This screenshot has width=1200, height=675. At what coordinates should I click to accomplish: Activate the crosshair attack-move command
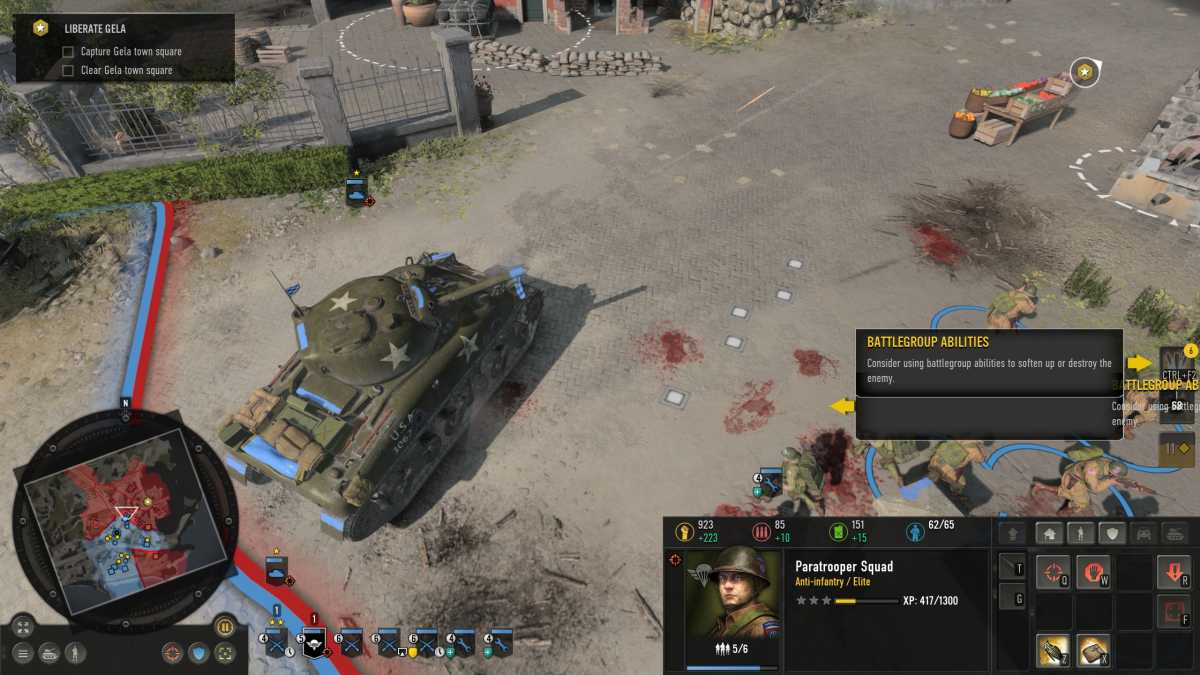(x=1052, y=573)
